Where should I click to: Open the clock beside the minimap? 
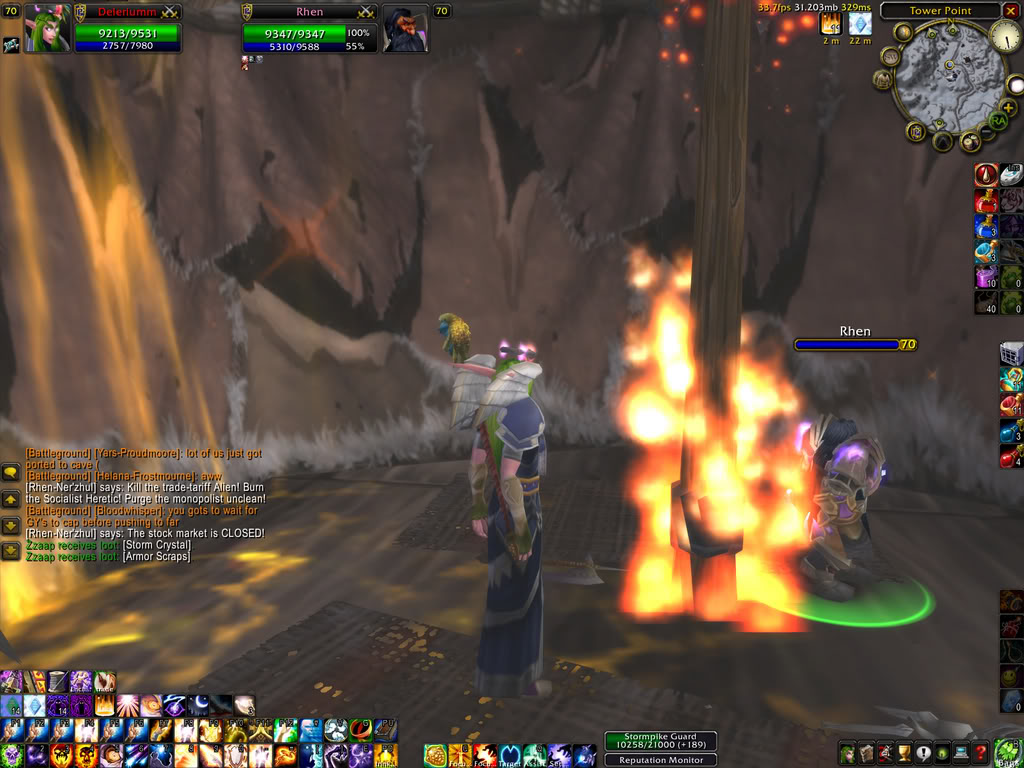coord(1005,36)
